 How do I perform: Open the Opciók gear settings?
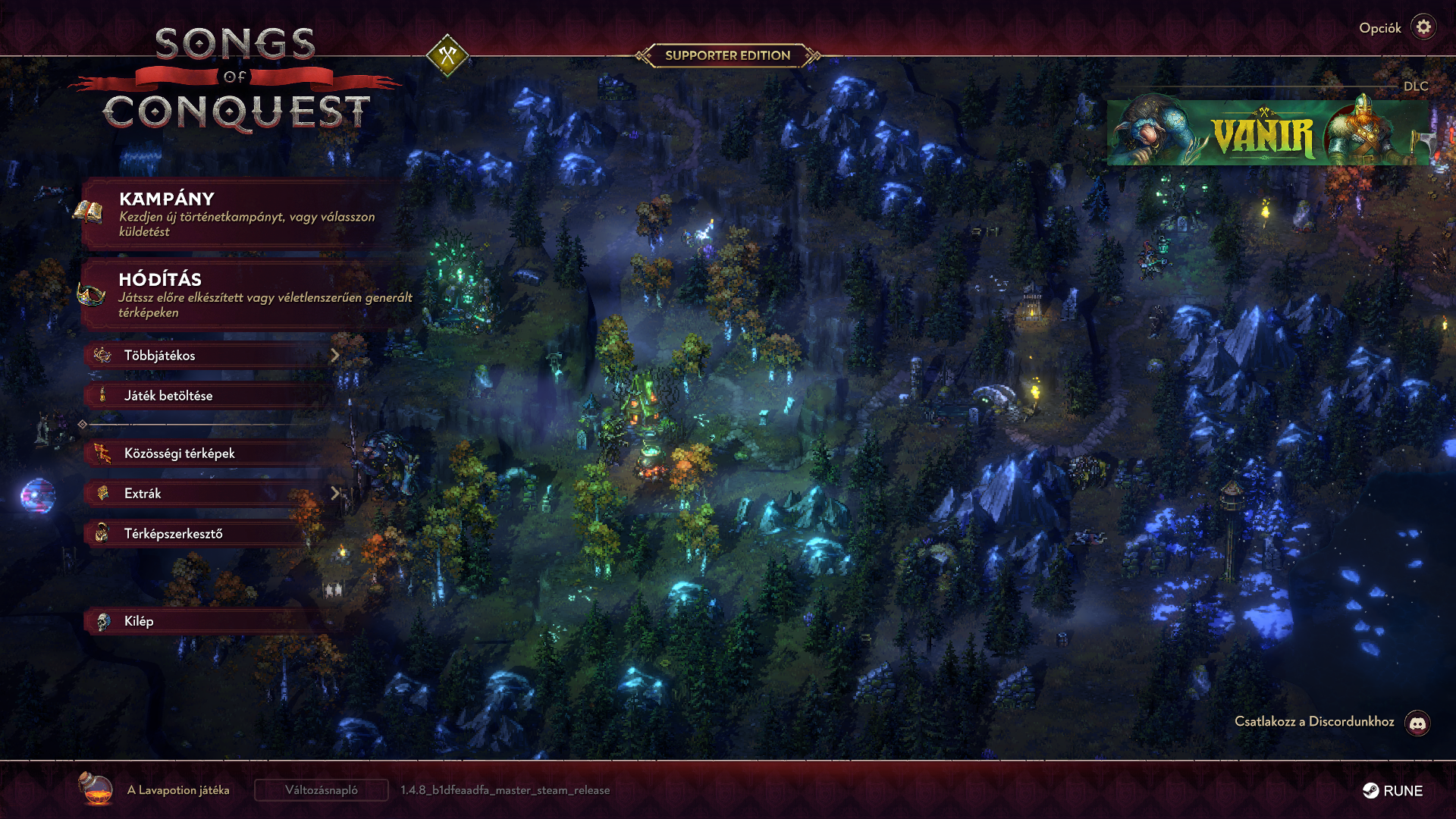point(1423,27)
